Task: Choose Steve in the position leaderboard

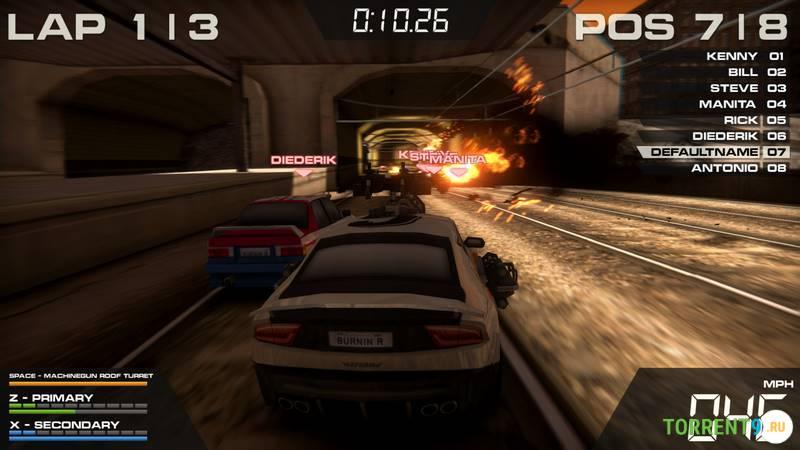Action: coord(743,88)
